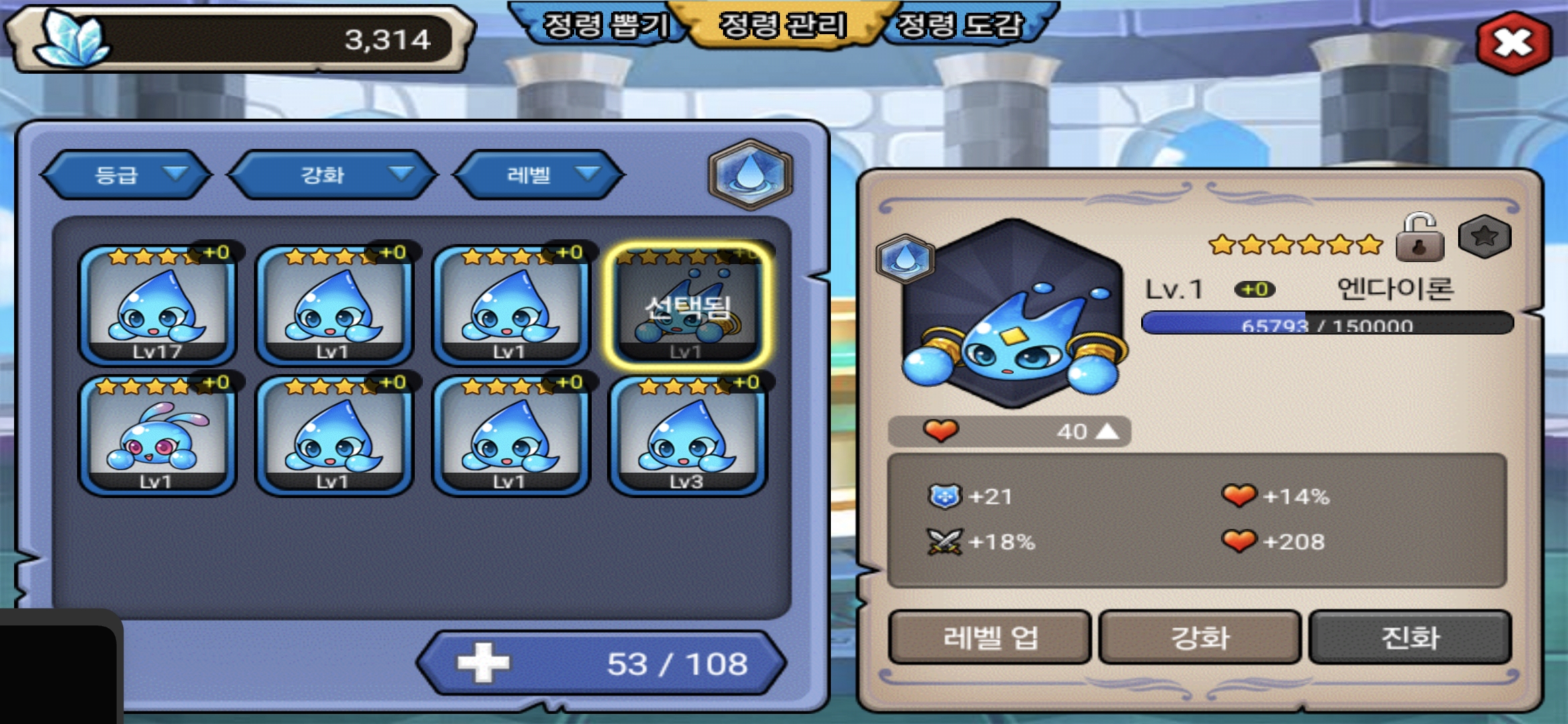Tap the 레벨 업 button
1568x724 pixels.
coord(990,637)
